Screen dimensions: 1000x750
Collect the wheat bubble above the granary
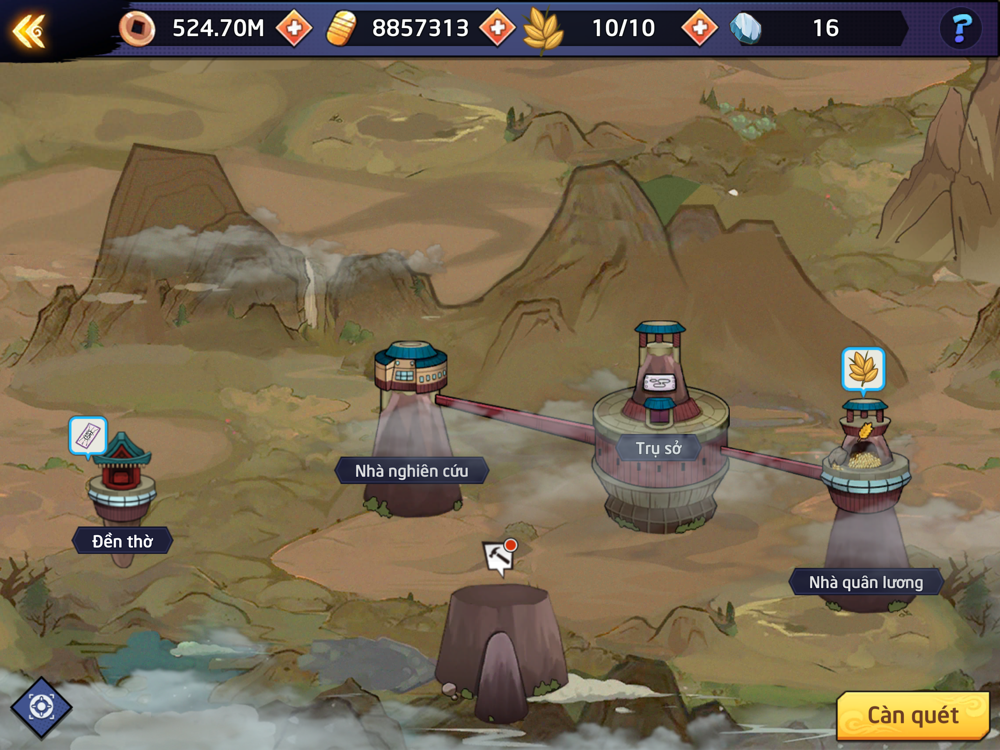(862, 370)
